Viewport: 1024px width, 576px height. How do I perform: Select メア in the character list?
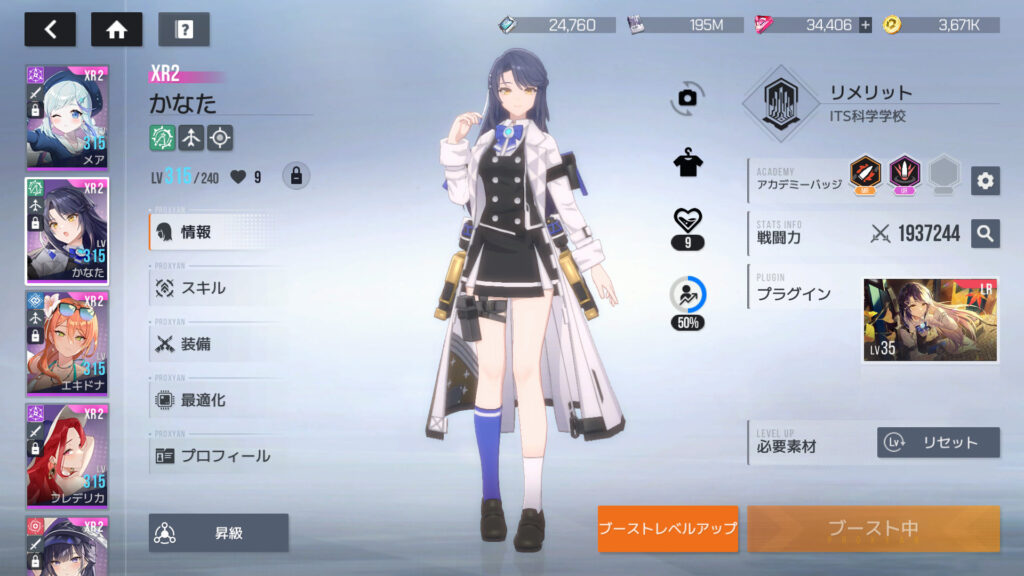pos(67,118)
